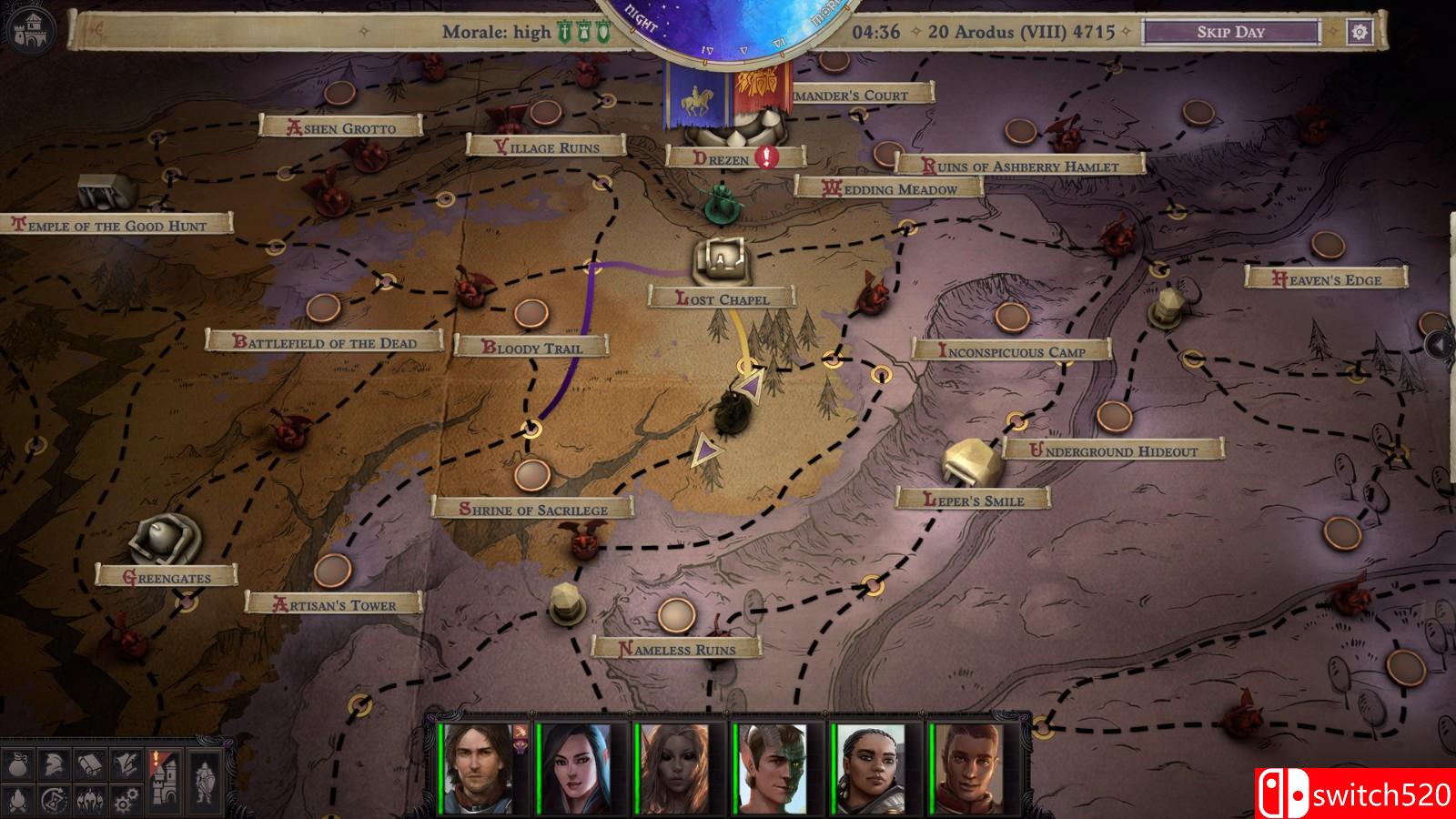
Task: Click the hourglass time-skip icon
Action: (x=53, y=800)
